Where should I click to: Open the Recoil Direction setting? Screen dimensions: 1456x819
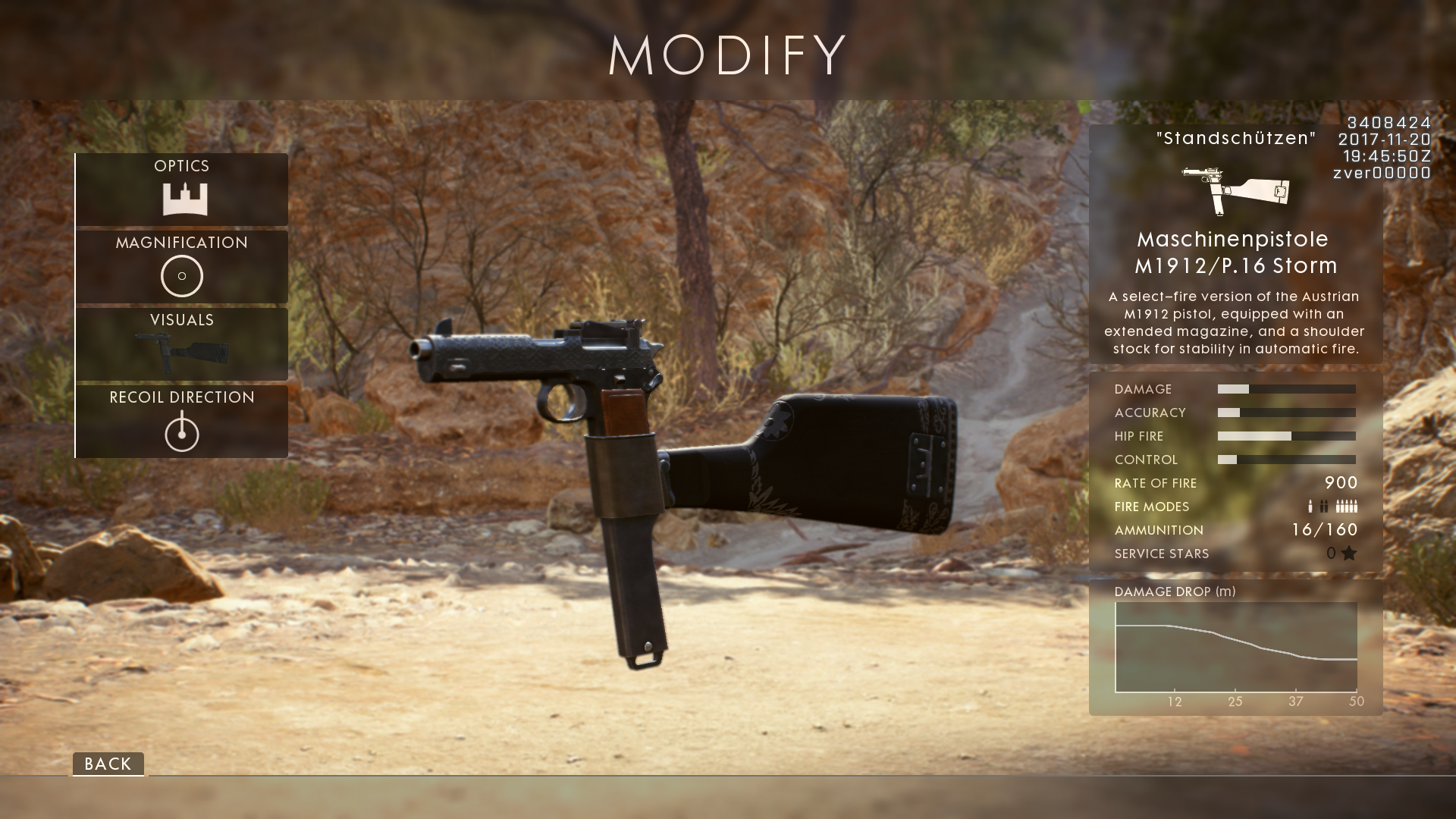coord(182,422)
